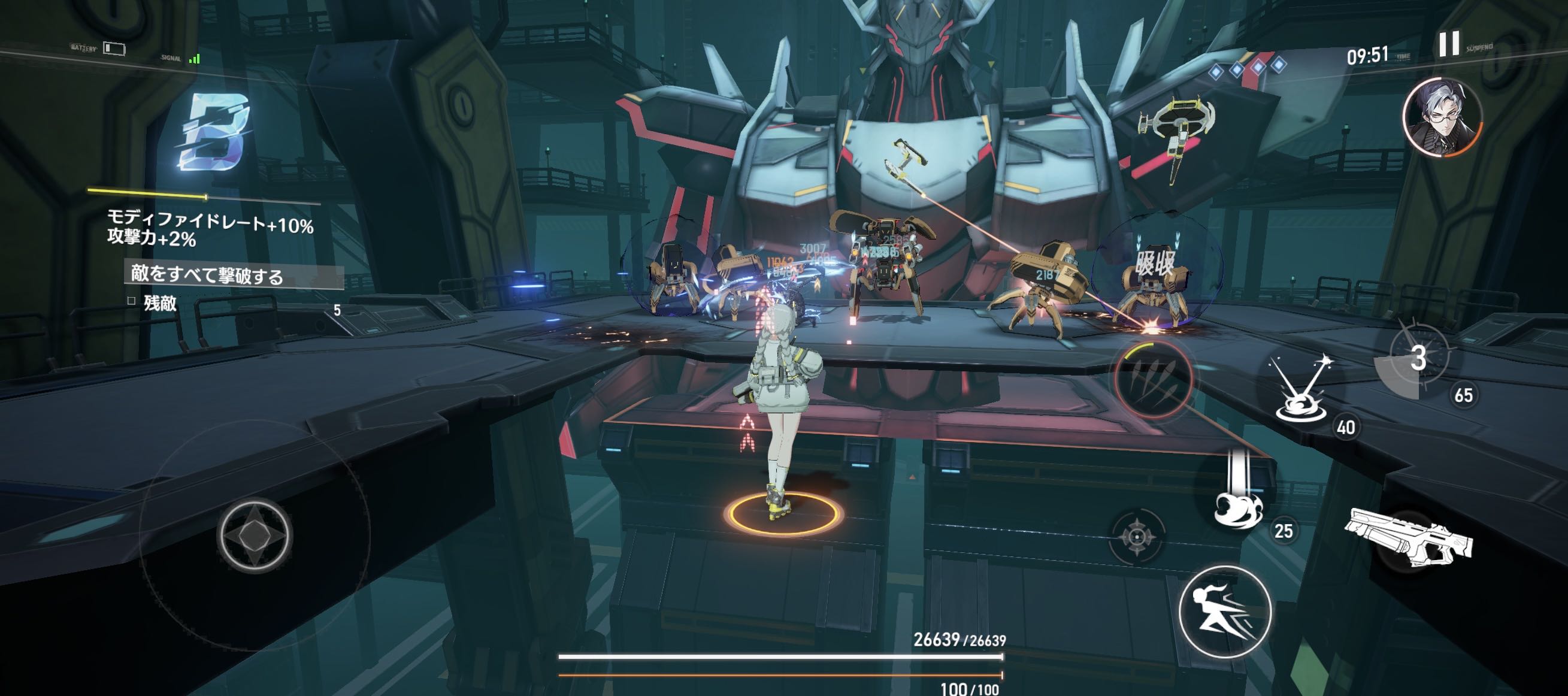This screenshot has width=1568, height=696.
Task: Activate the dash sprint button
Action: (x=1225, y=612)
